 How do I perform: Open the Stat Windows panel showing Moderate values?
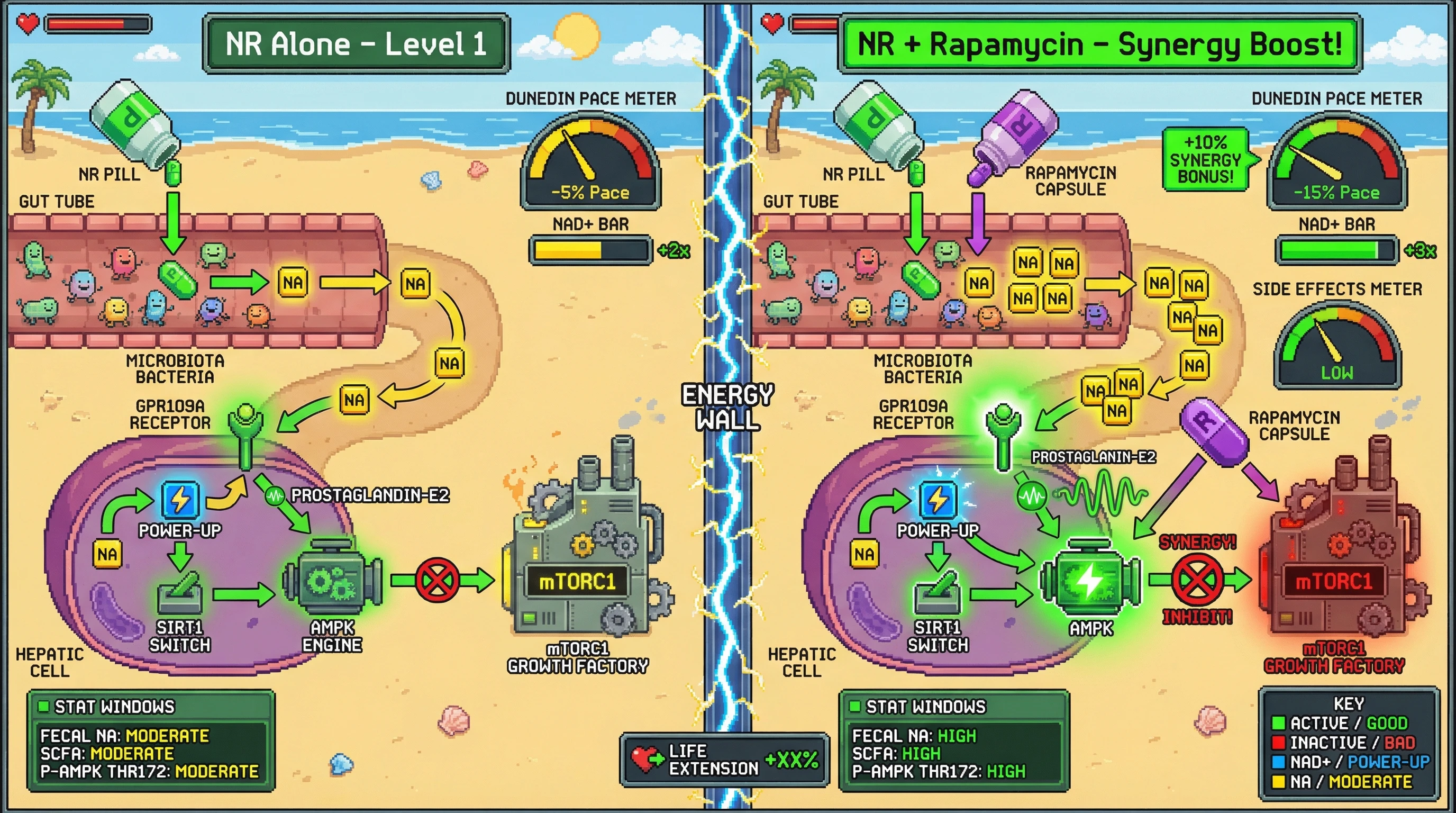(x=151, y=740)
